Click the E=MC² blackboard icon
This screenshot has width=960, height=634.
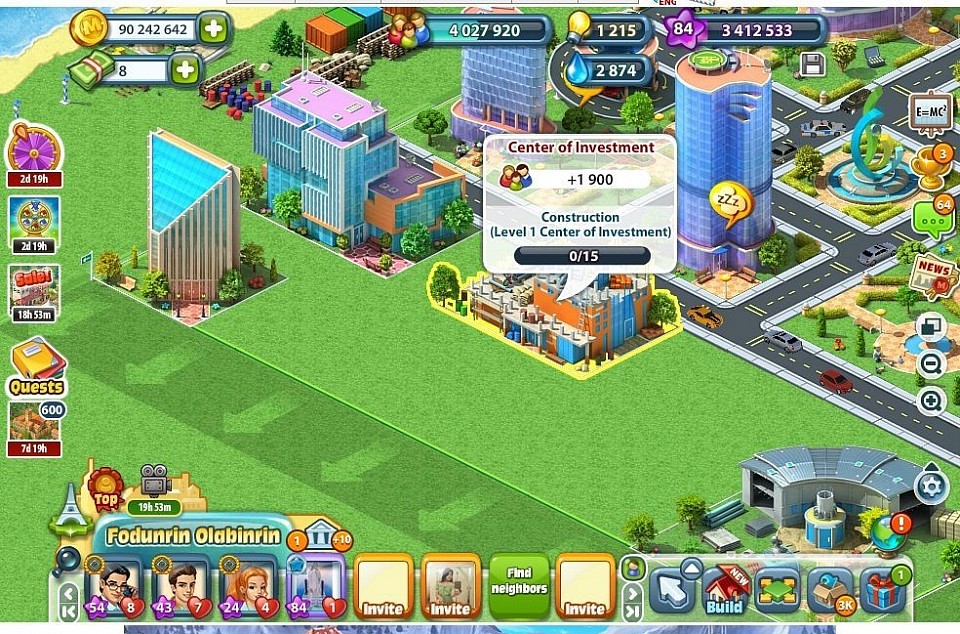(x=931, y=113)
